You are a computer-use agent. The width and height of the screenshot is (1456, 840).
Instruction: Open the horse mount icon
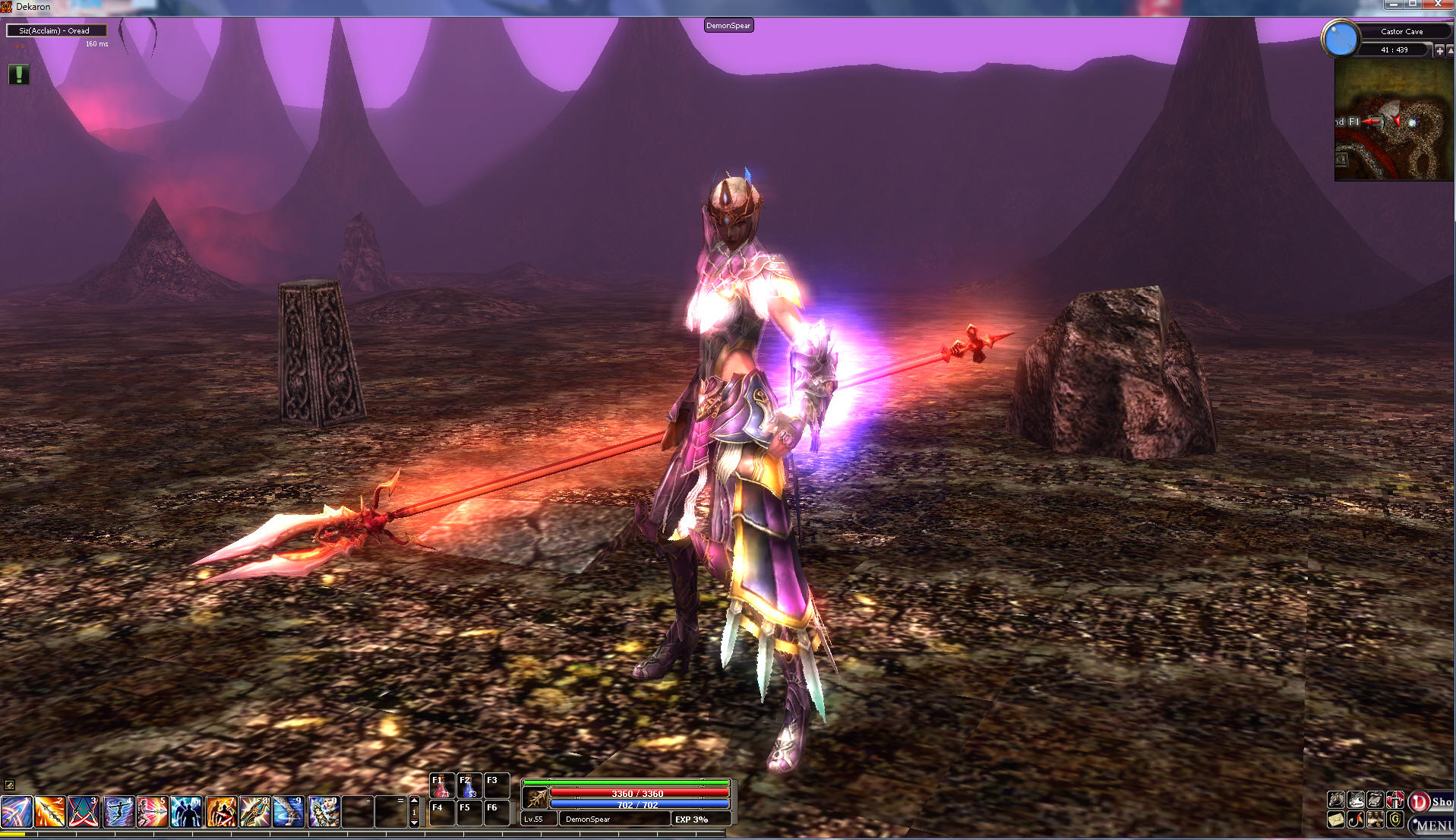1336,800
